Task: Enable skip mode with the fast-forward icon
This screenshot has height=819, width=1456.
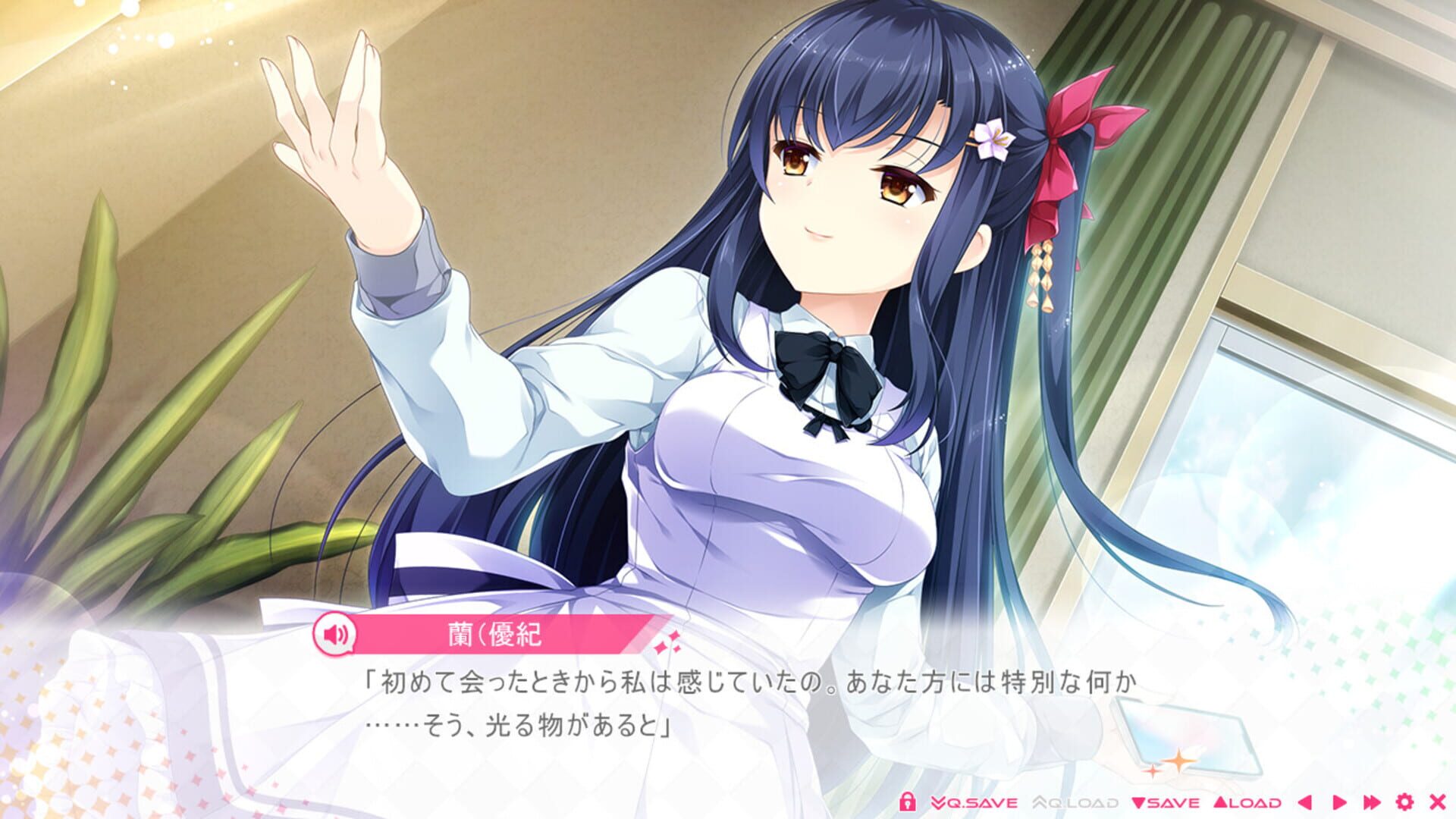Action: (x=1373, y=803)
